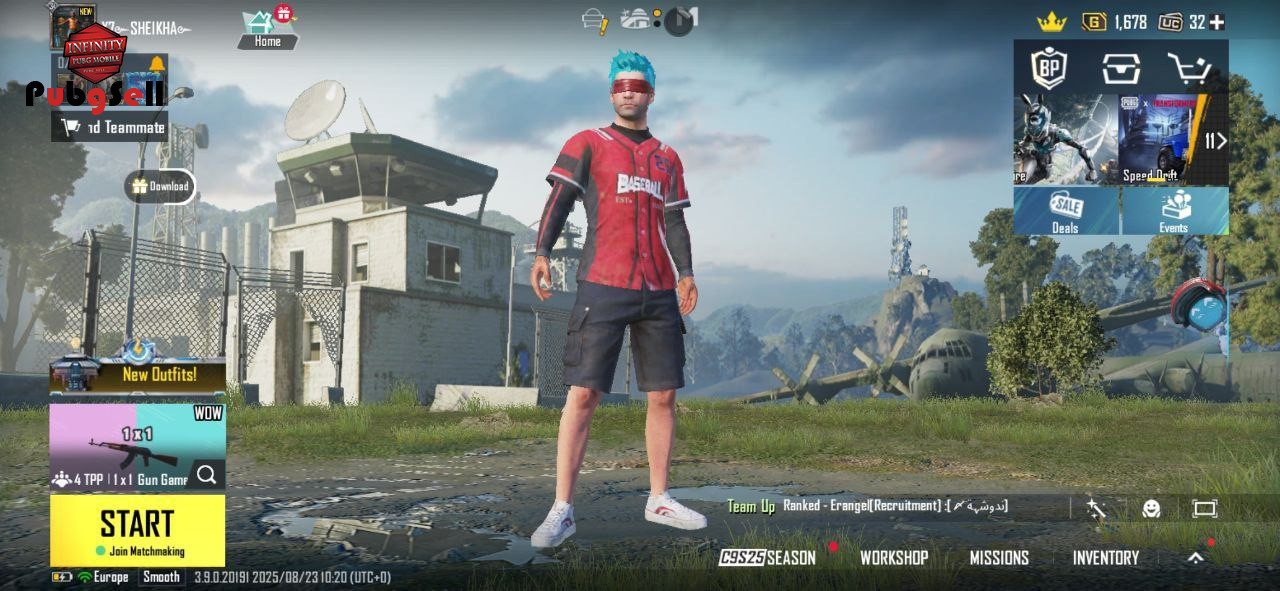This screenshot has height=591, width=1280.
Task: Expand the bottom menu up arrow
Action: [x=1195, y=558]
